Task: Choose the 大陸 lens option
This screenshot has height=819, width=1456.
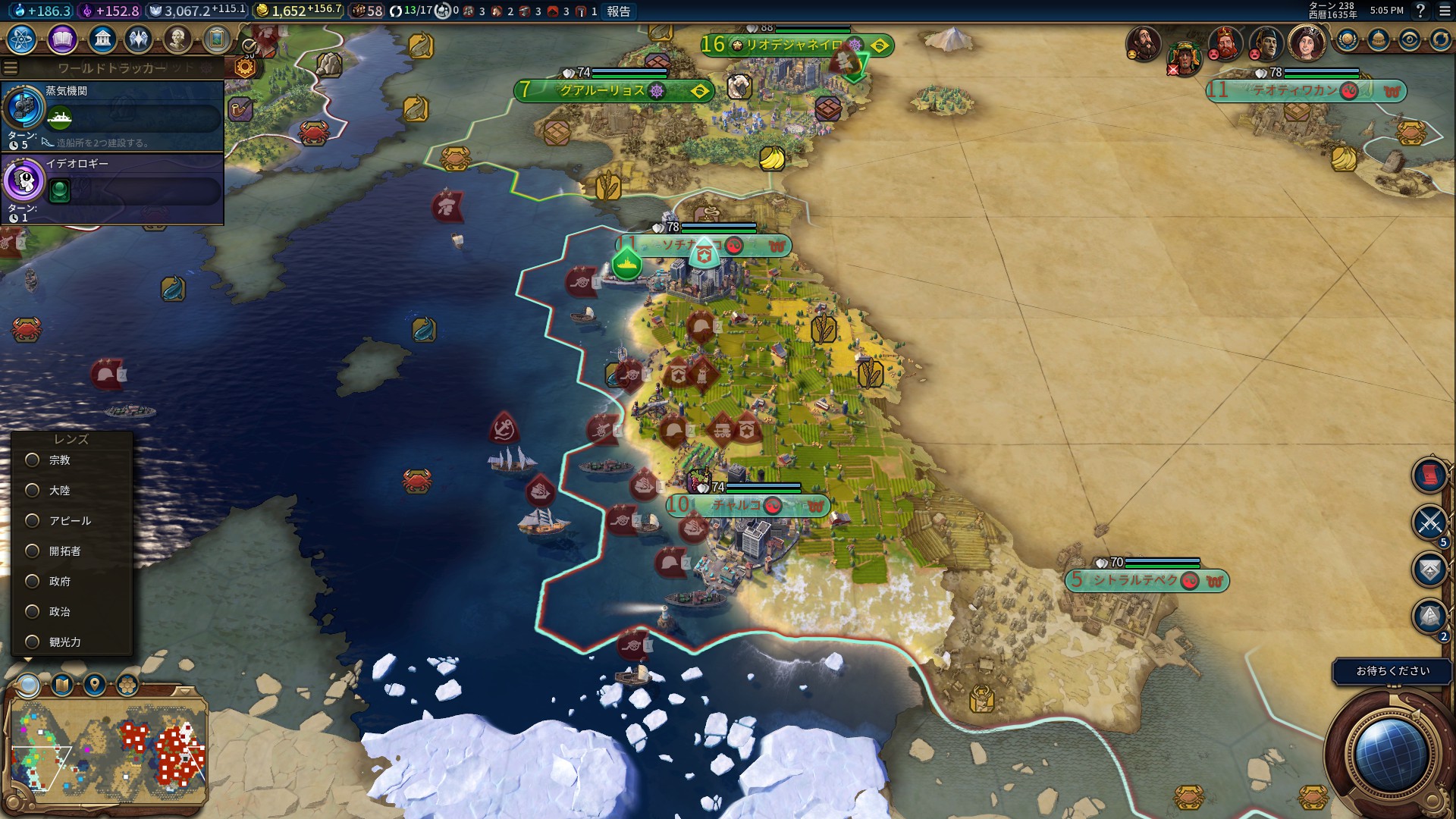Action: click(33, 491)
